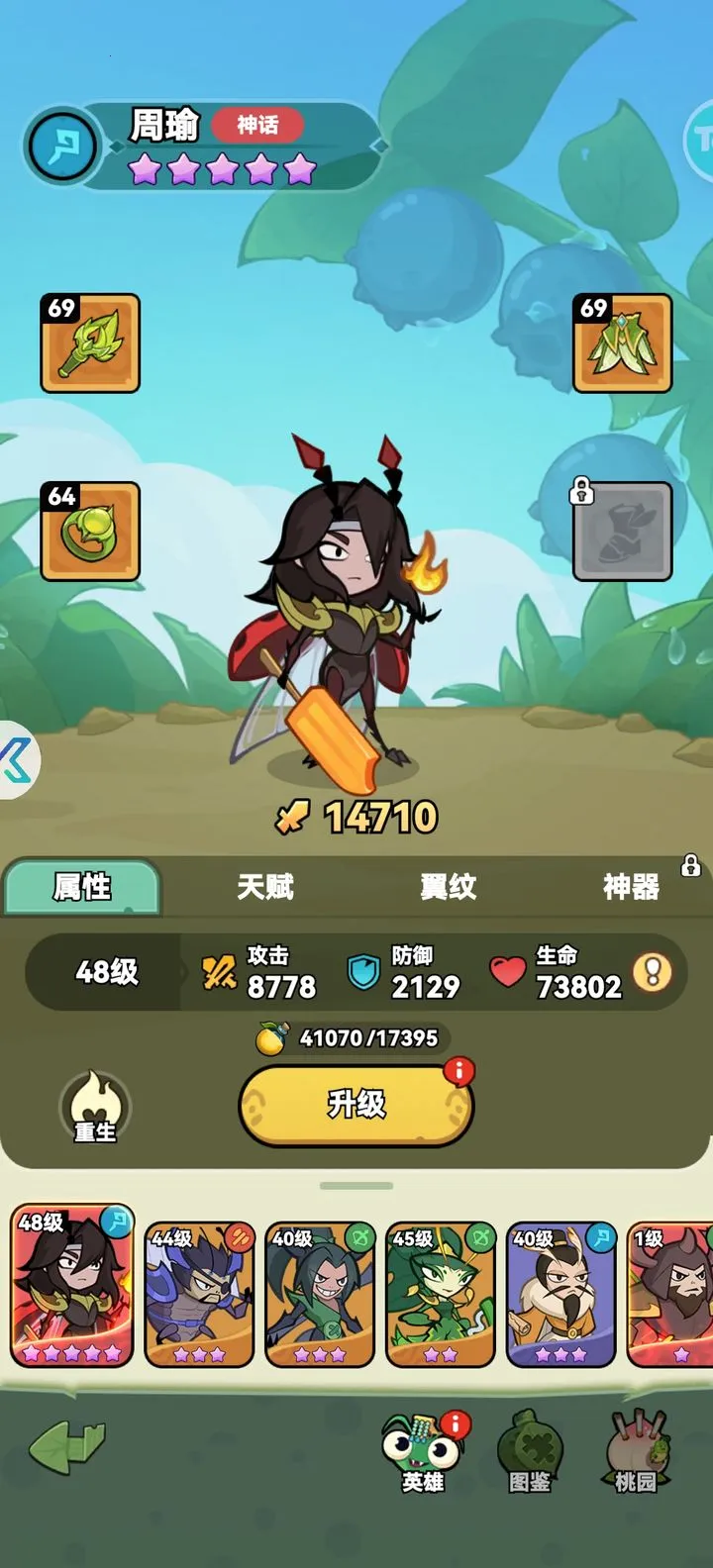The height and width of the screenshot is (1568, 713).
Task: Select the level 69 green scepter weapon slot
Action: pos(90,343)
